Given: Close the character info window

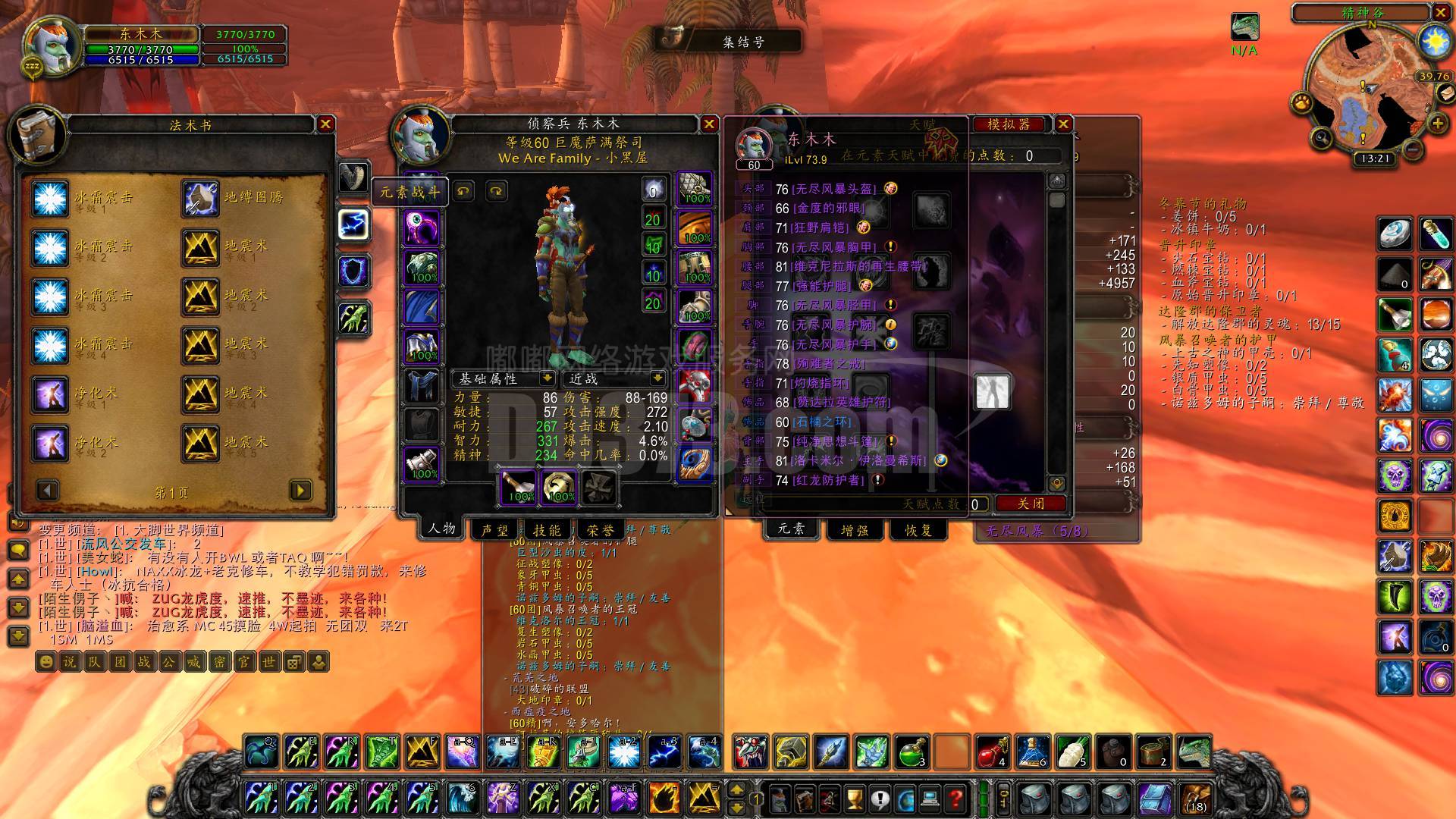Looking at the screenshot, I should [x=708, y=124].
